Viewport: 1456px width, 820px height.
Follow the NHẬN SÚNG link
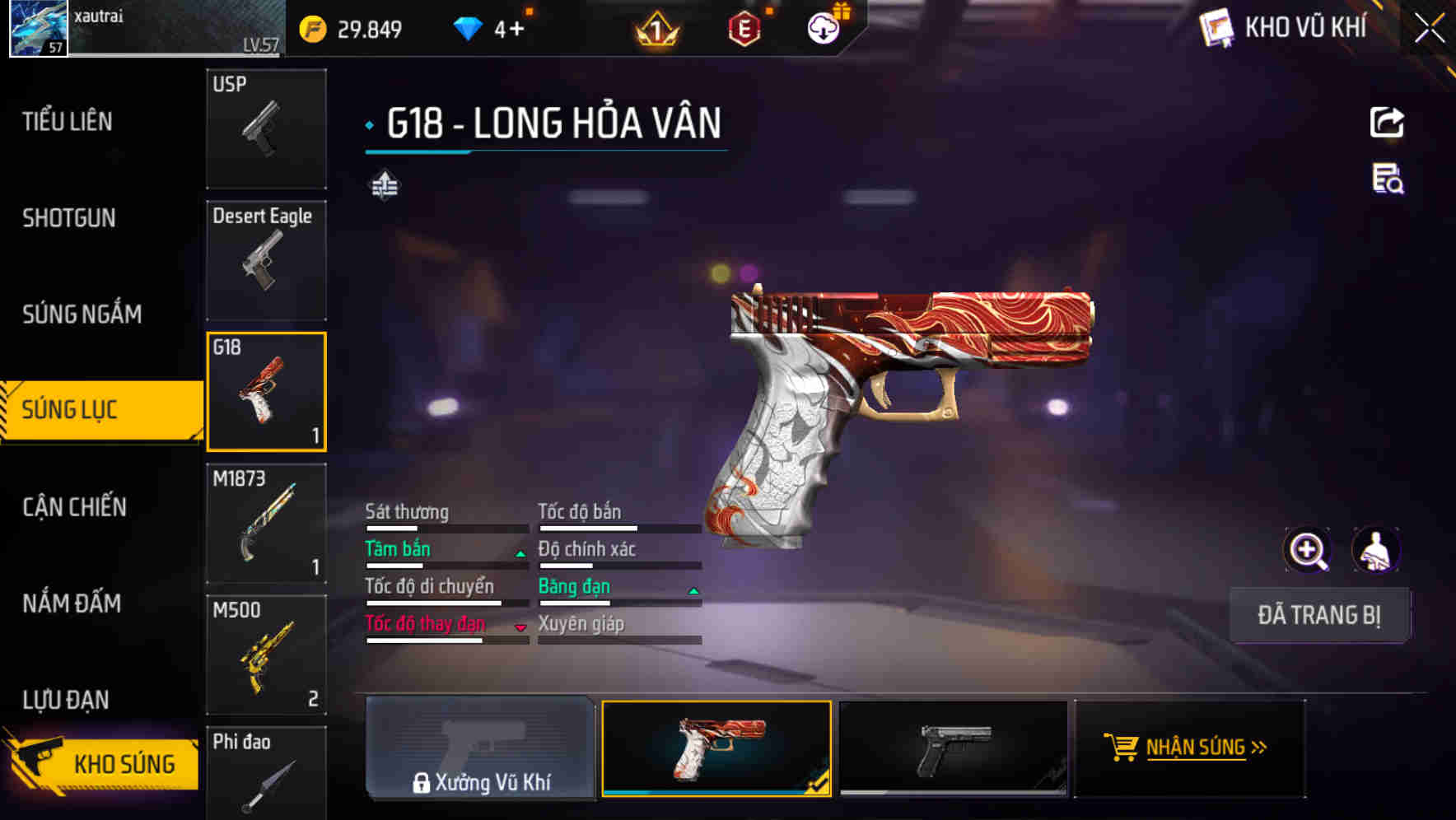click(1191, 748)
